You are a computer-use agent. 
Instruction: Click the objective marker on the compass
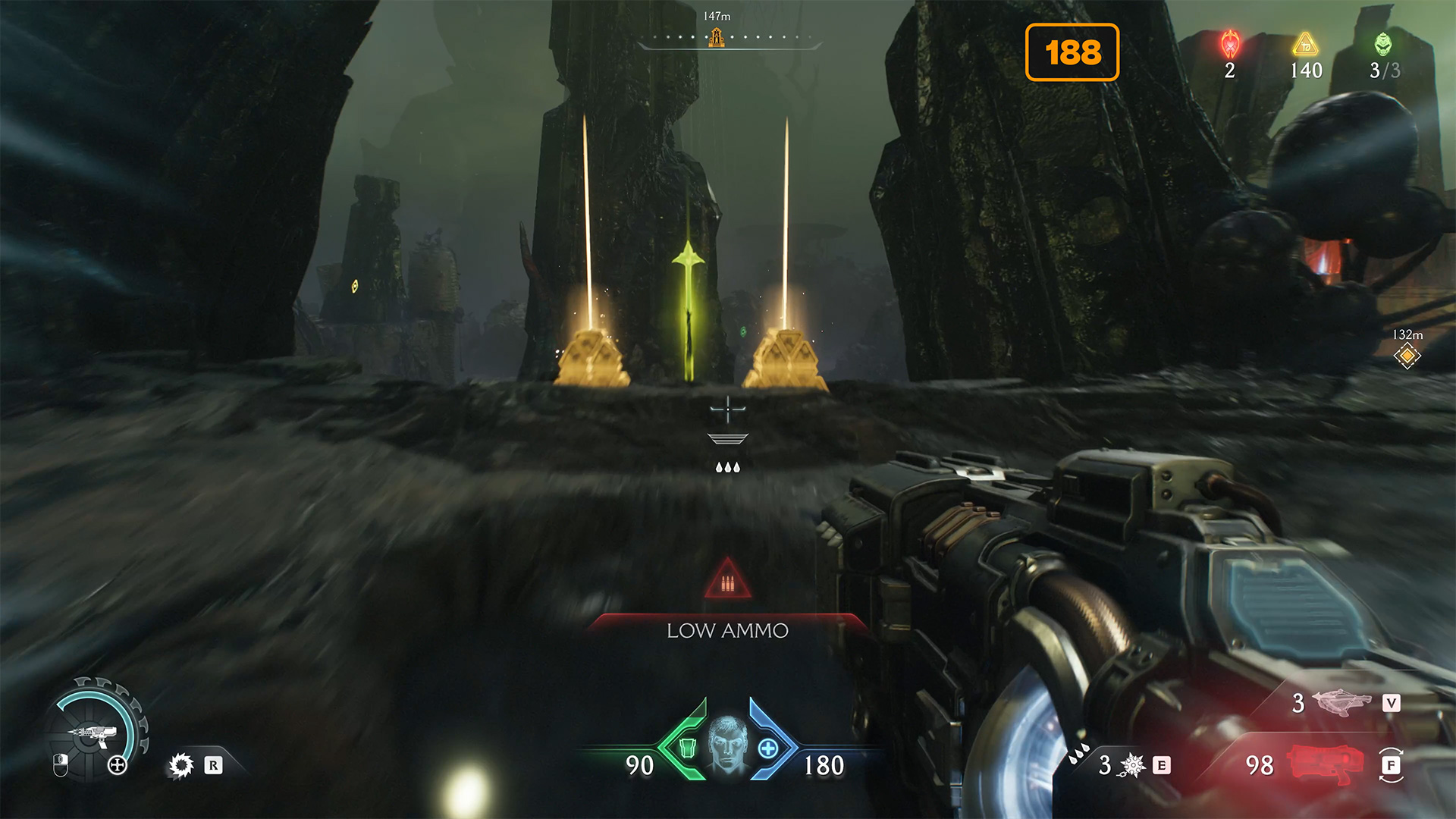[716, 36]
